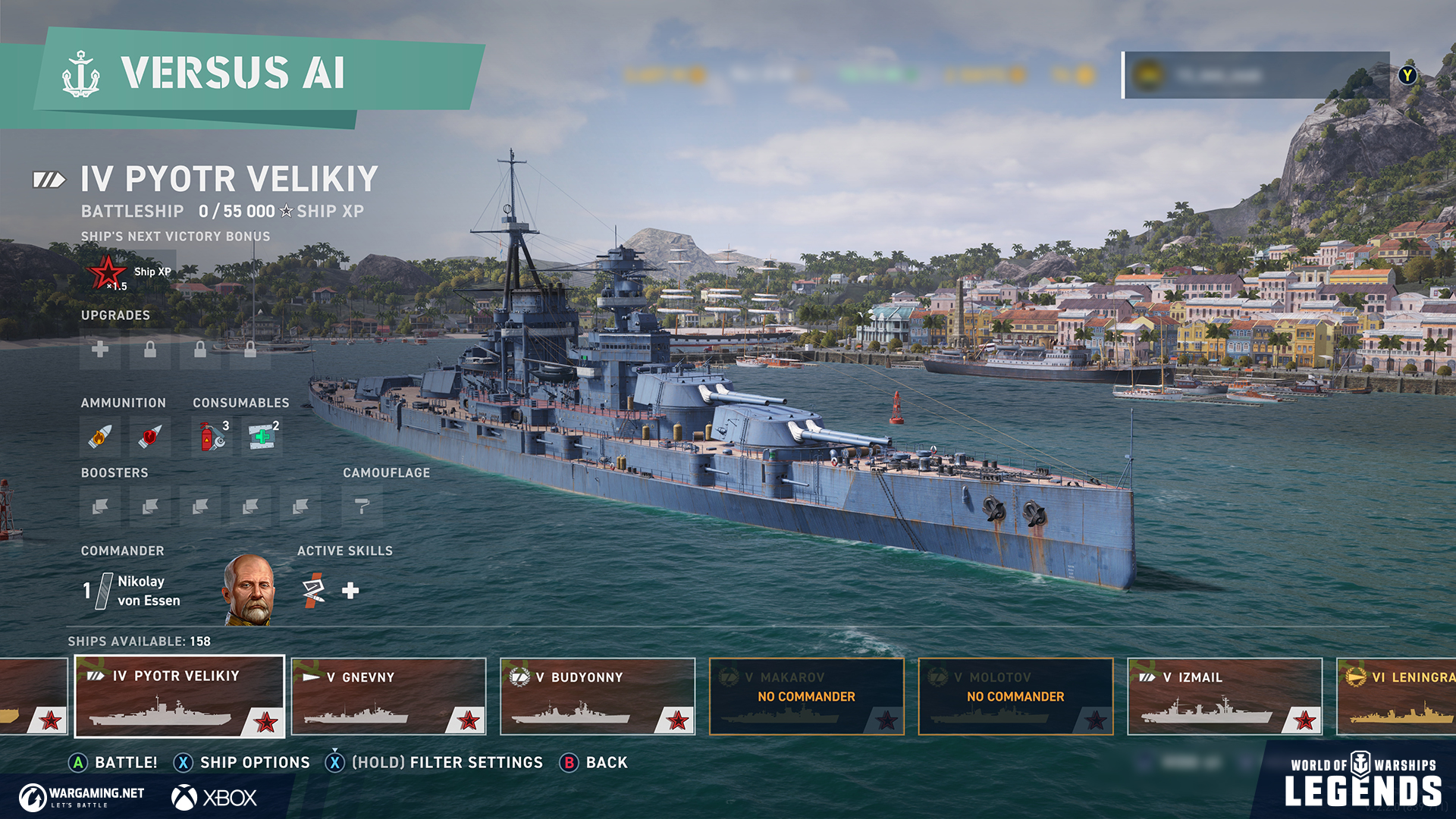Select the V Gnevny ship card
This screenshot has height=819, width=1456.
click(388, 696)
